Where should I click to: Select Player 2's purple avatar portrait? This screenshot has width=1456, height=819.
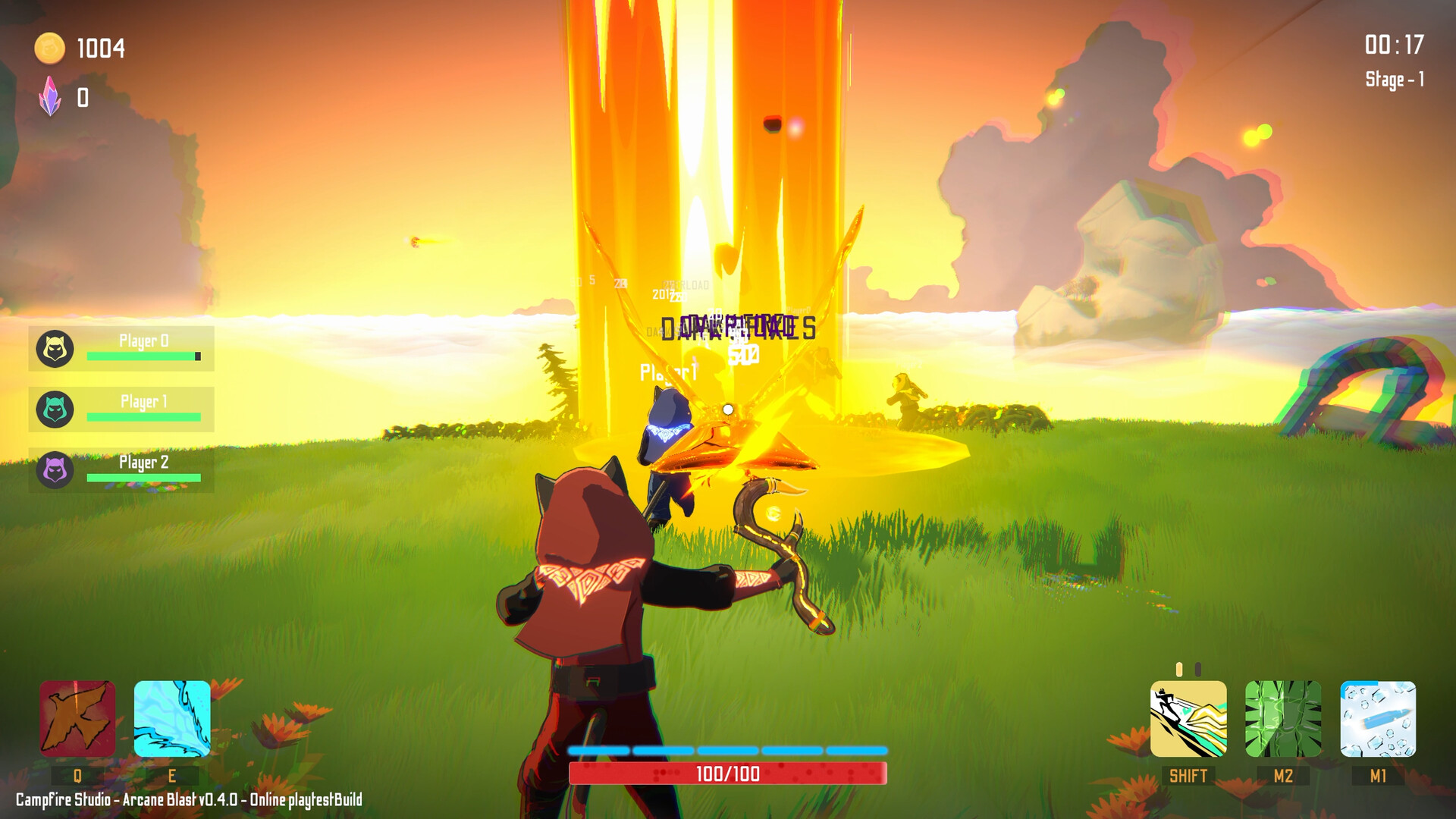pyautogui.click(x=54, y=469)
